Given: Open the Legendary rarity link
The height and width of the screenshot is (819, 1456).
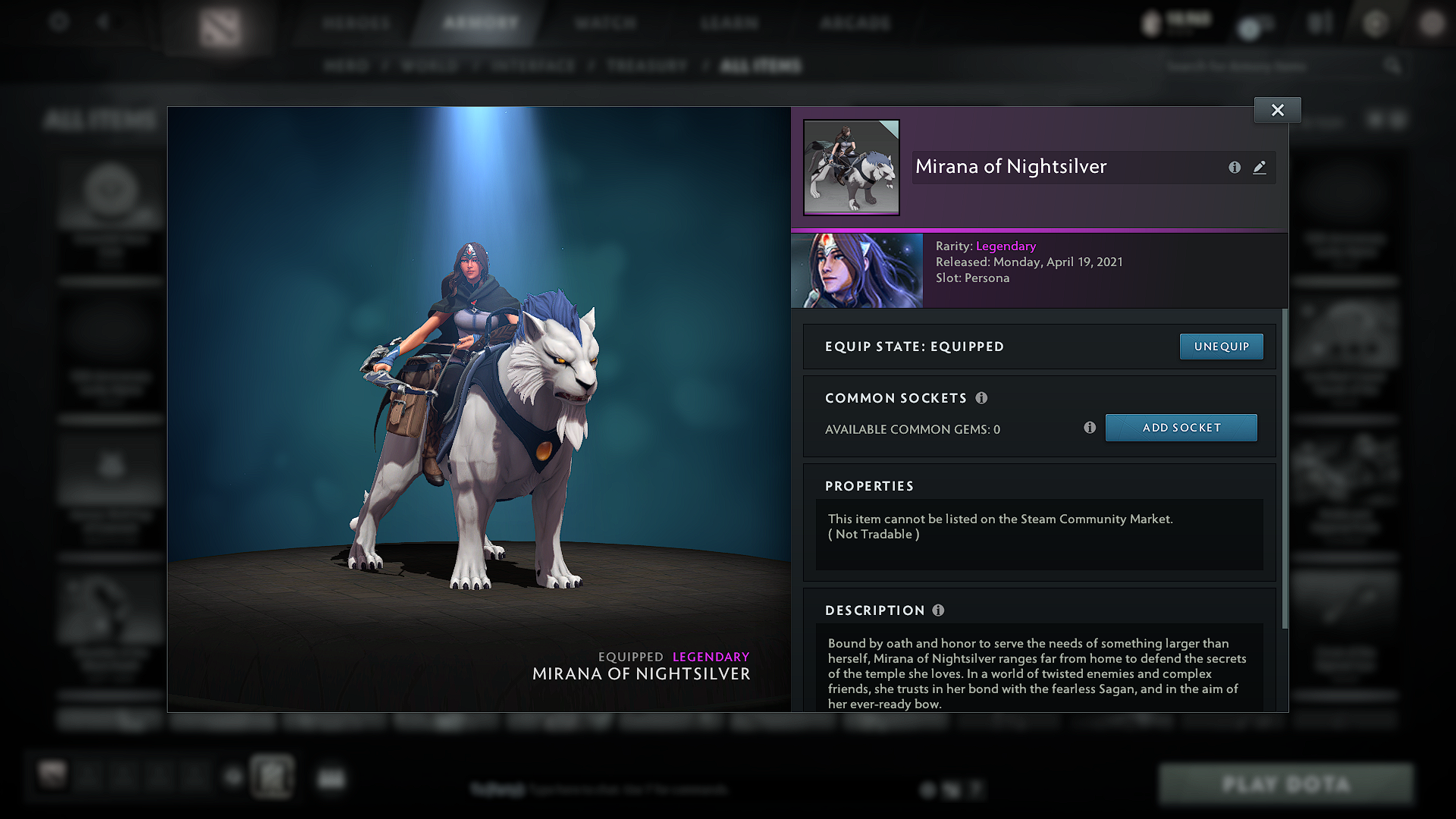Looking at the screenshot, I should coord(1006,246).
